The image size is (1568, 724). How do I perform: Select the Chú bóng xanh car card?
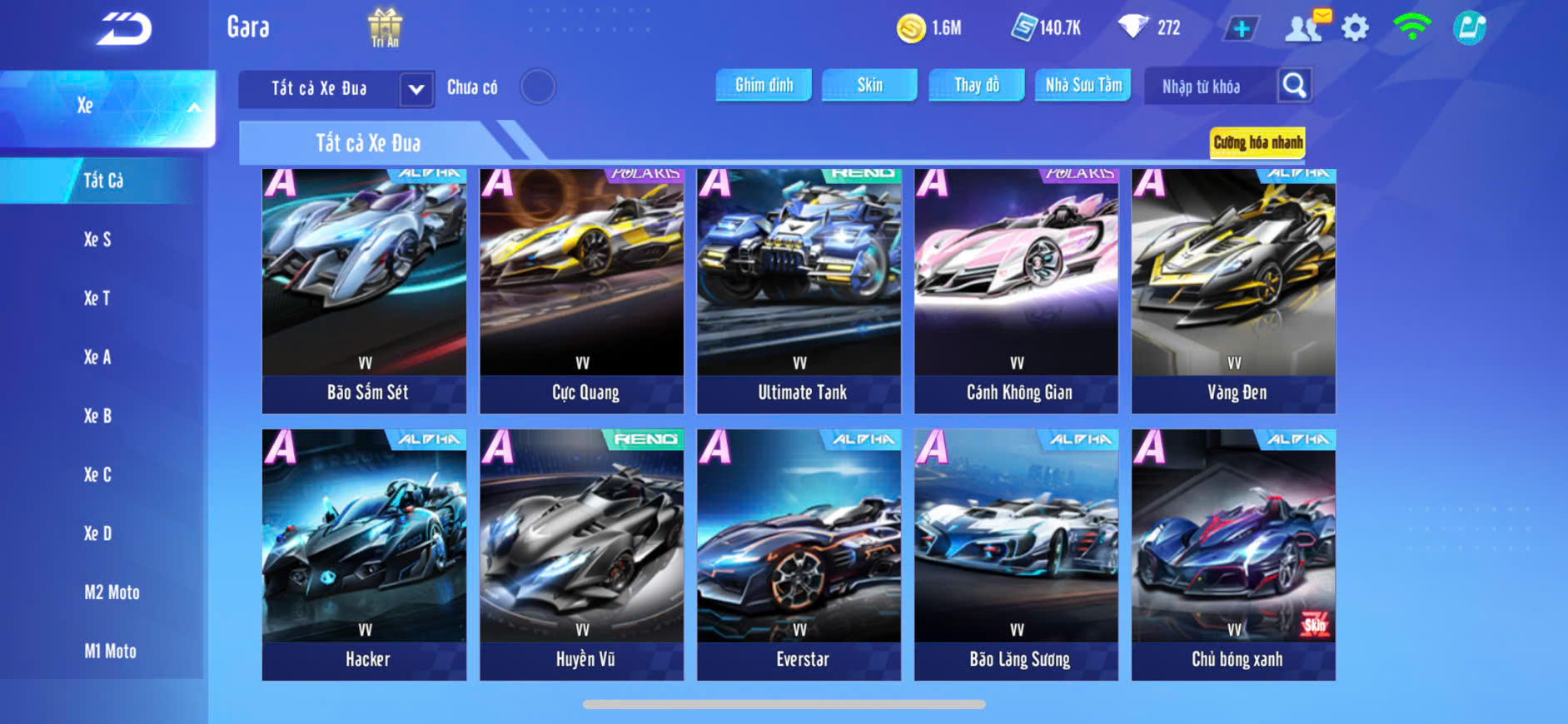click(x=1233, y=554)
